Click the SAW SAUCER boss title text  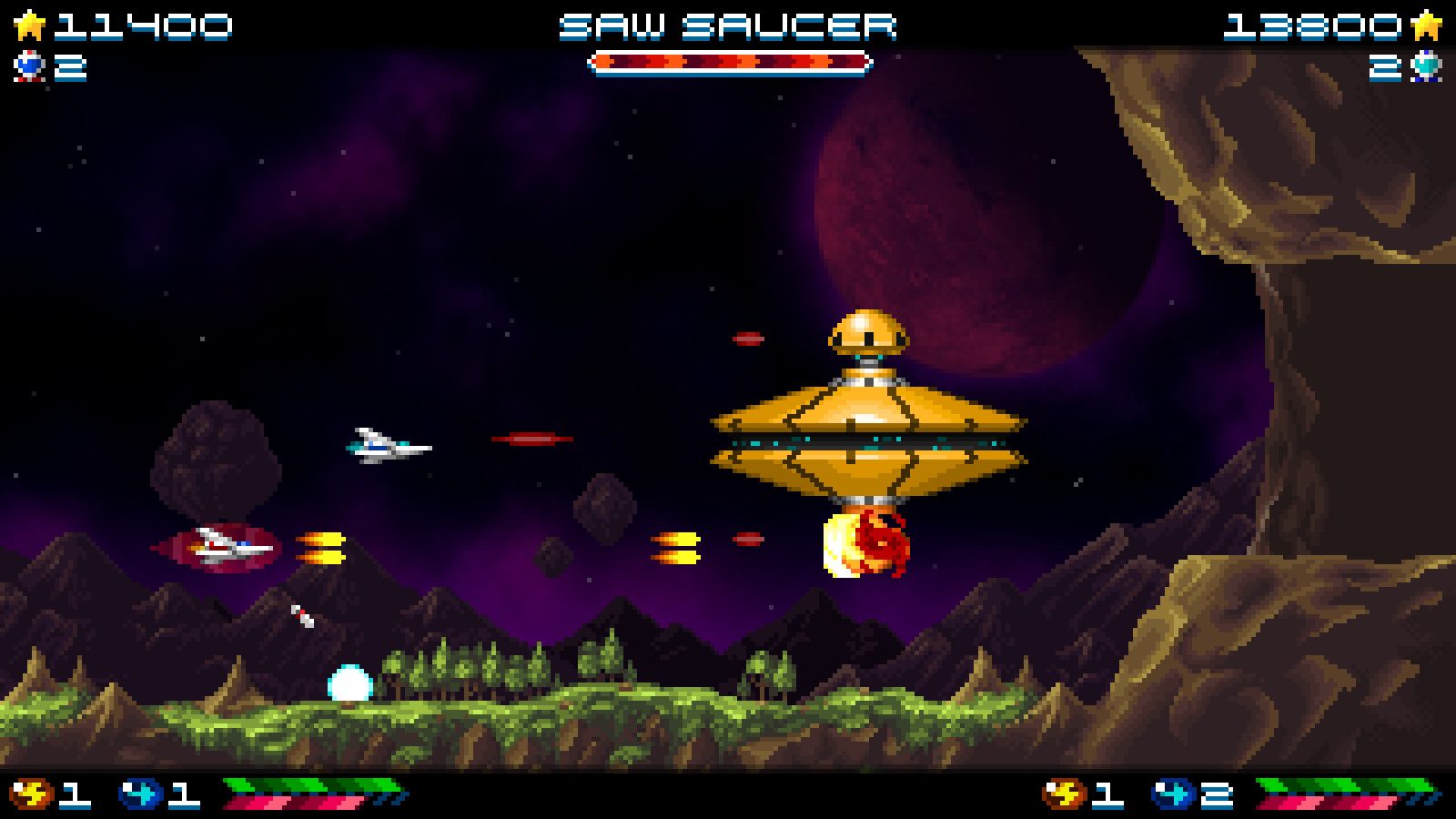[728, 24]
